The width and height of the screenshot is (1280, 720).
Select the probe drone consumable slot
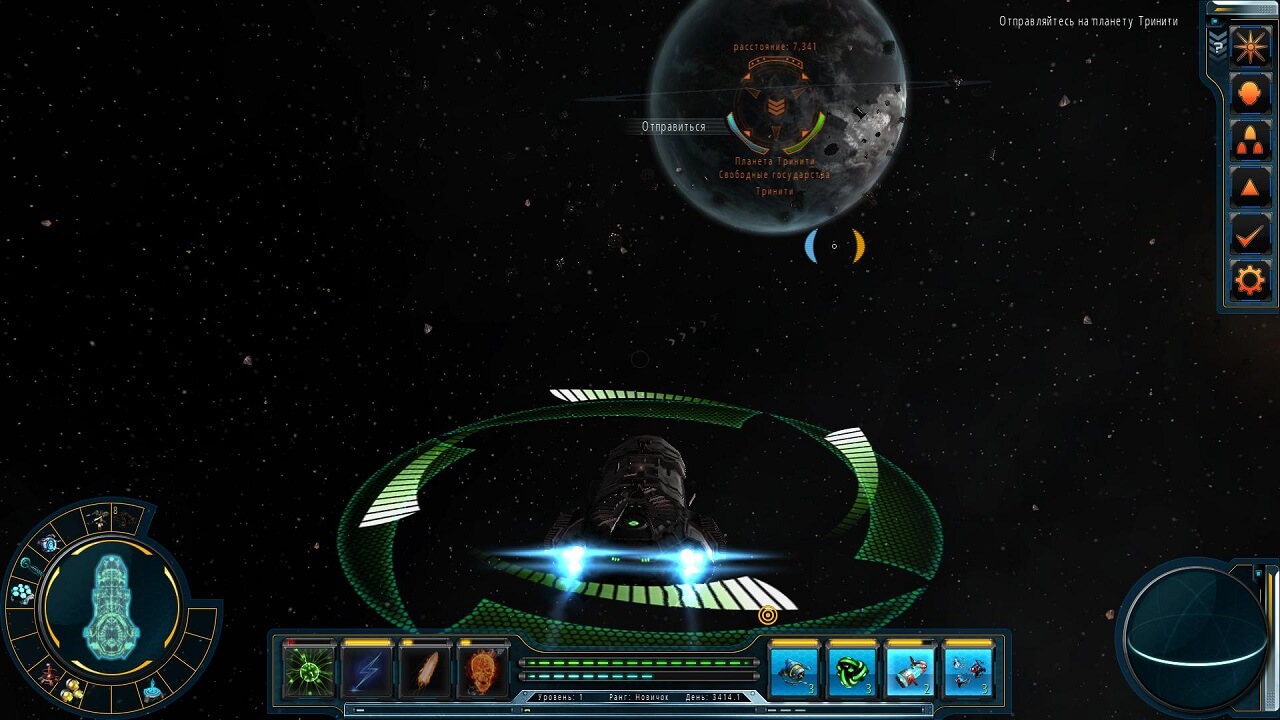click(795, 670)
